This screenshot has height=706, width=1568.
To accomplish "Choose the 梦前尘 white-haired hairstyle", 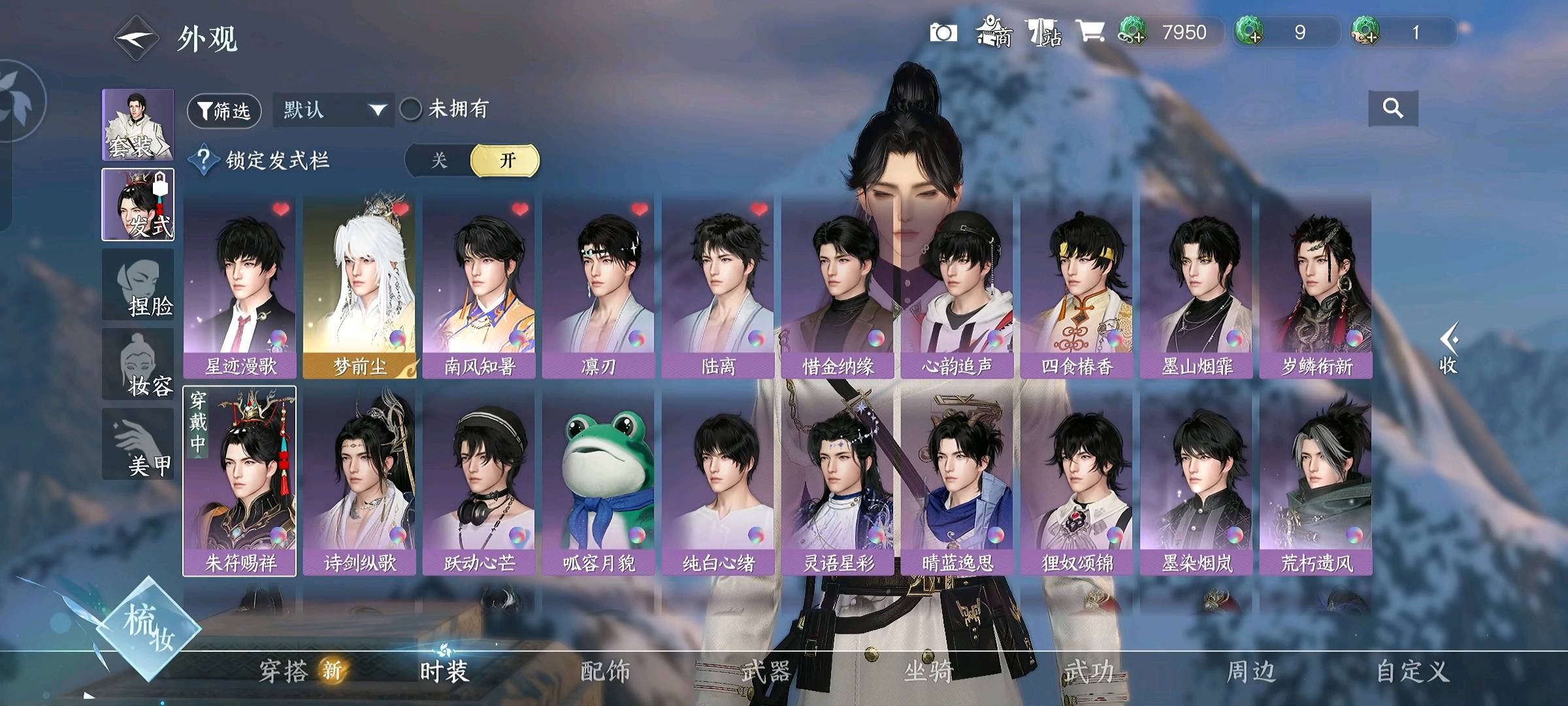I will [359, 286].
